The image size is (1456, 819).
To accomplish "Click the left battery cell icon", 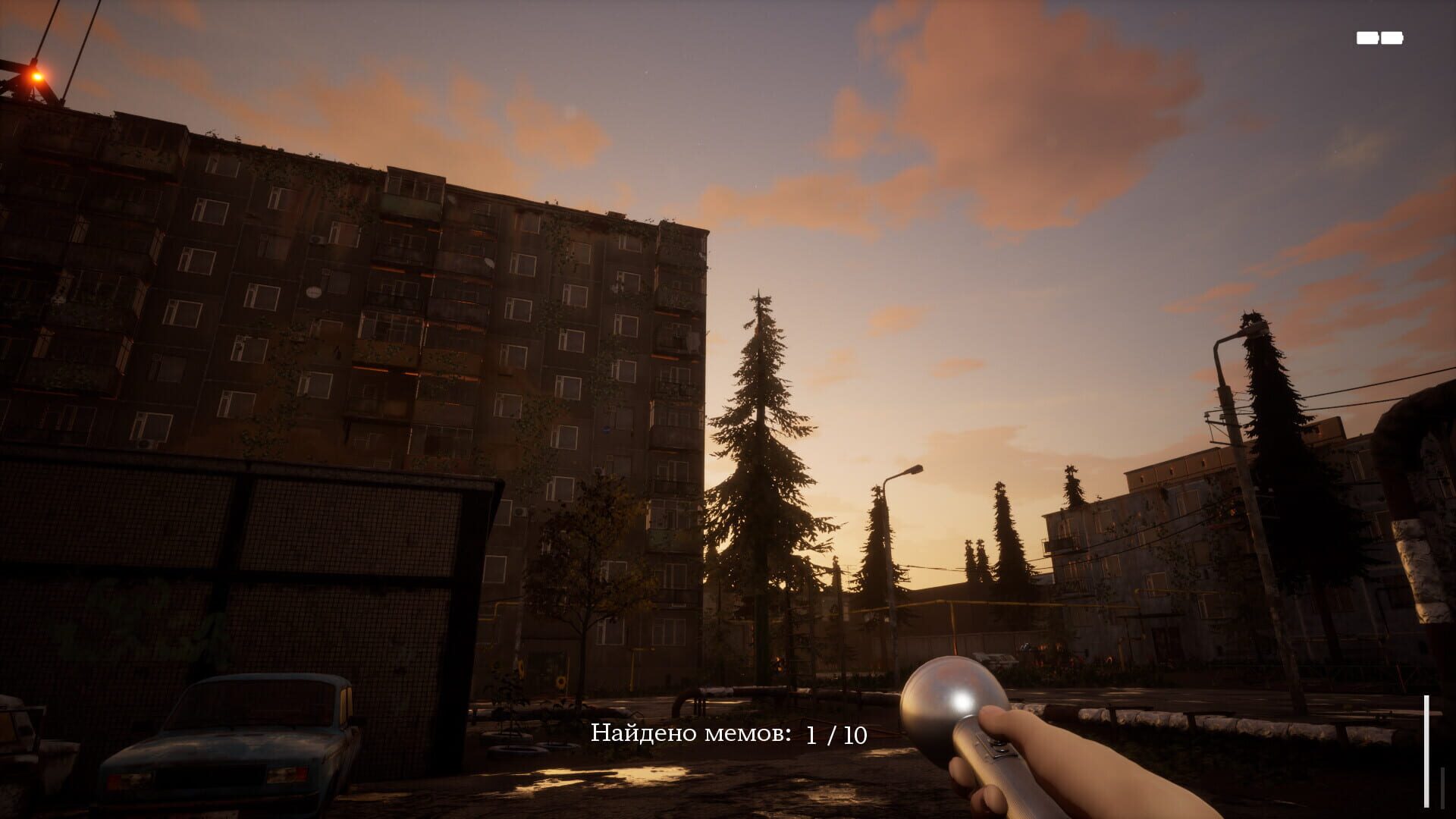I will pos(1367,38).
